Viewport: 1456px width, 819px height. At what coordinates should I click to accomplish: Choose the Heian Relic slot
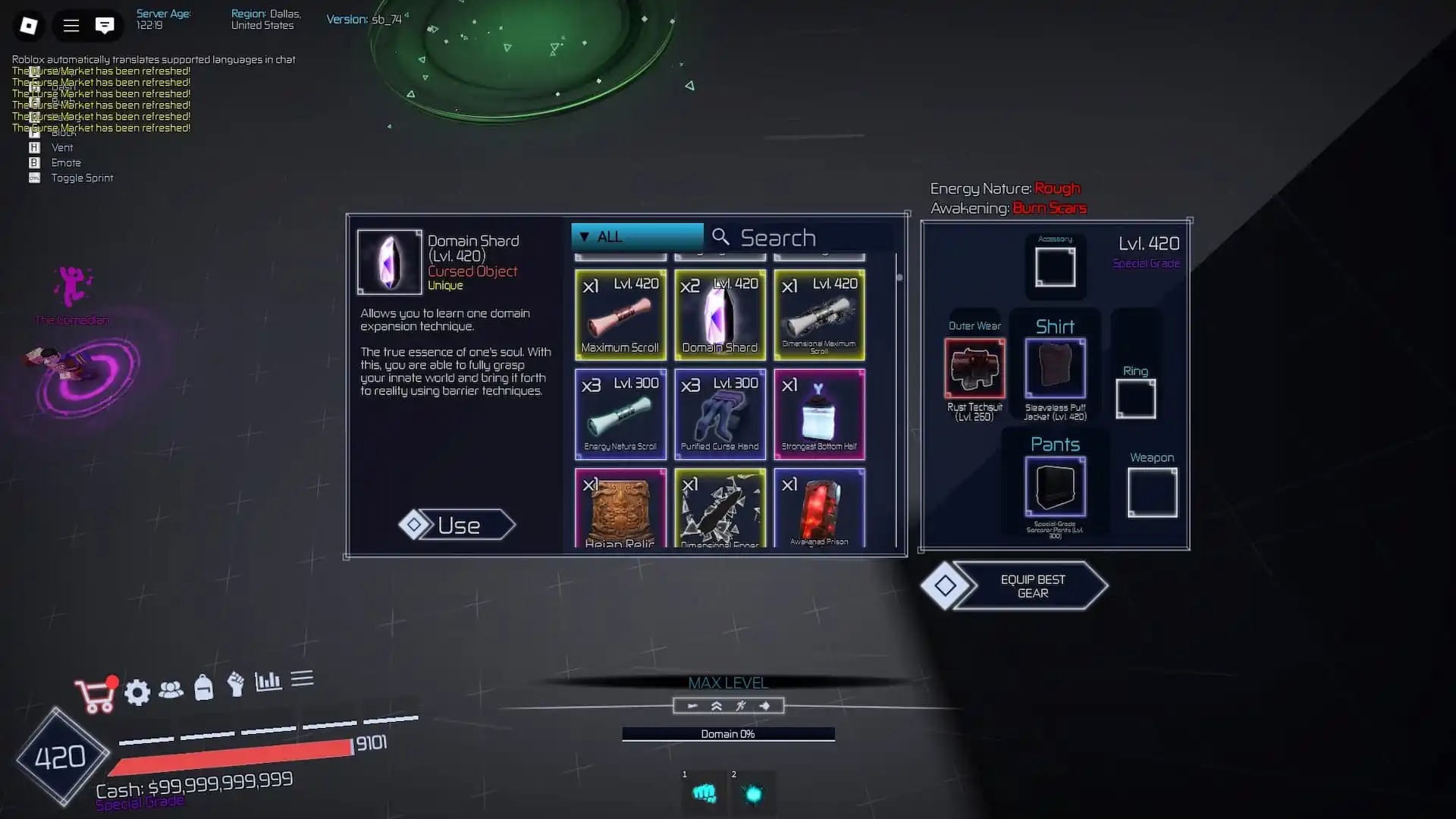tap(620, 507)
